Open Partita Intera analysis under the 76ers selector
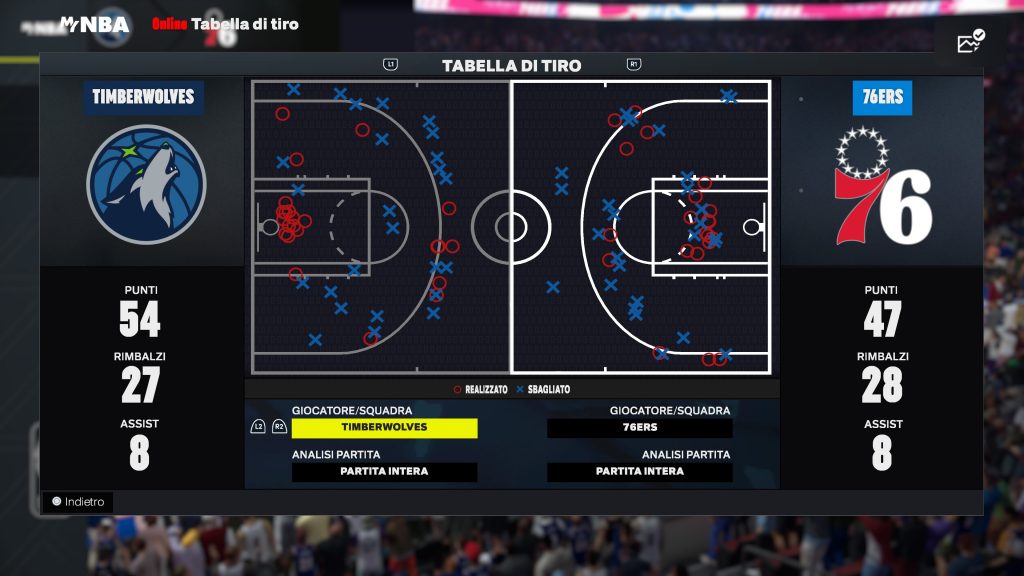The width and height of the screenshot is (1024, 576). pyautogui.click(x=640, y=472)
